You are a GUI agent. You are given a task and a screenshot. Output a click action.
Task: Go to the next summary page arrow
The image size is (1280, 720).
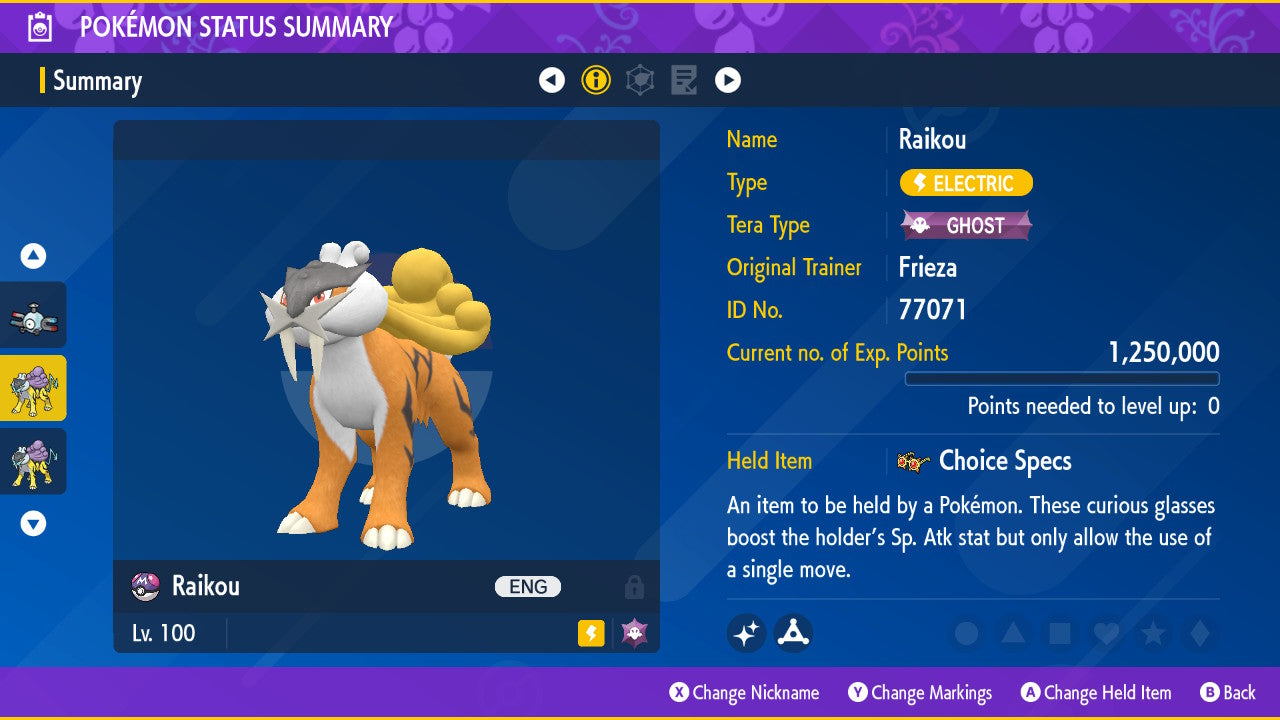(728, 80)
